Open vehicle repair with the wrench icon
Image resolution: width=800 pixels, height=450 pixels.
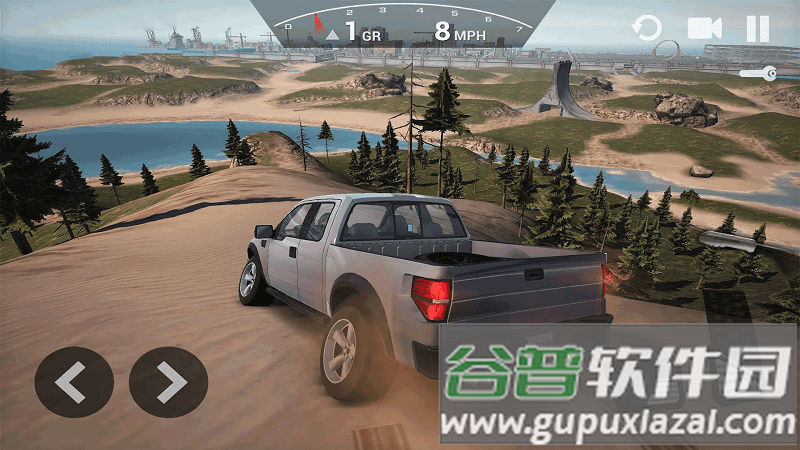[x=758, y=73]
